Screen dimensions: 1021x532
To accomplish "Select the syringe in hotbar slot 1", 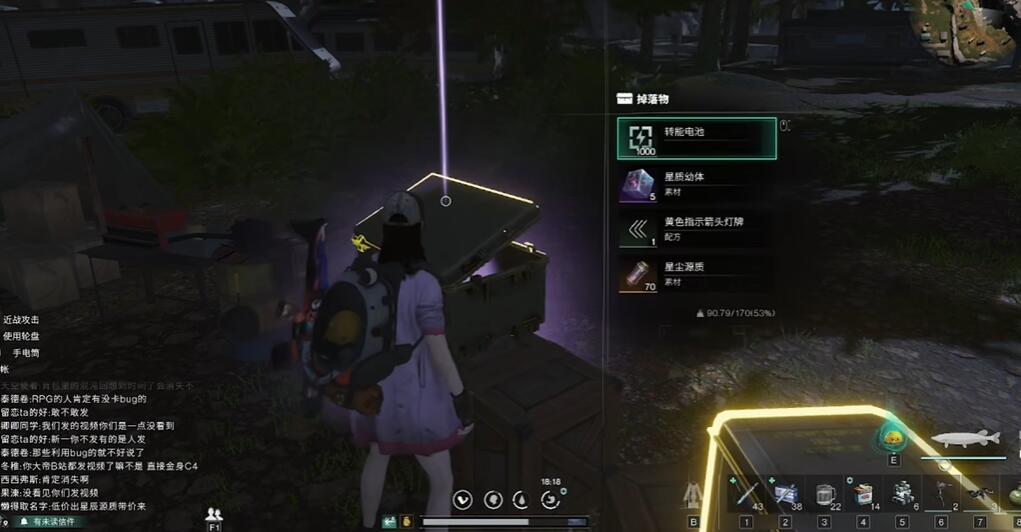I will tap(746, 494).
